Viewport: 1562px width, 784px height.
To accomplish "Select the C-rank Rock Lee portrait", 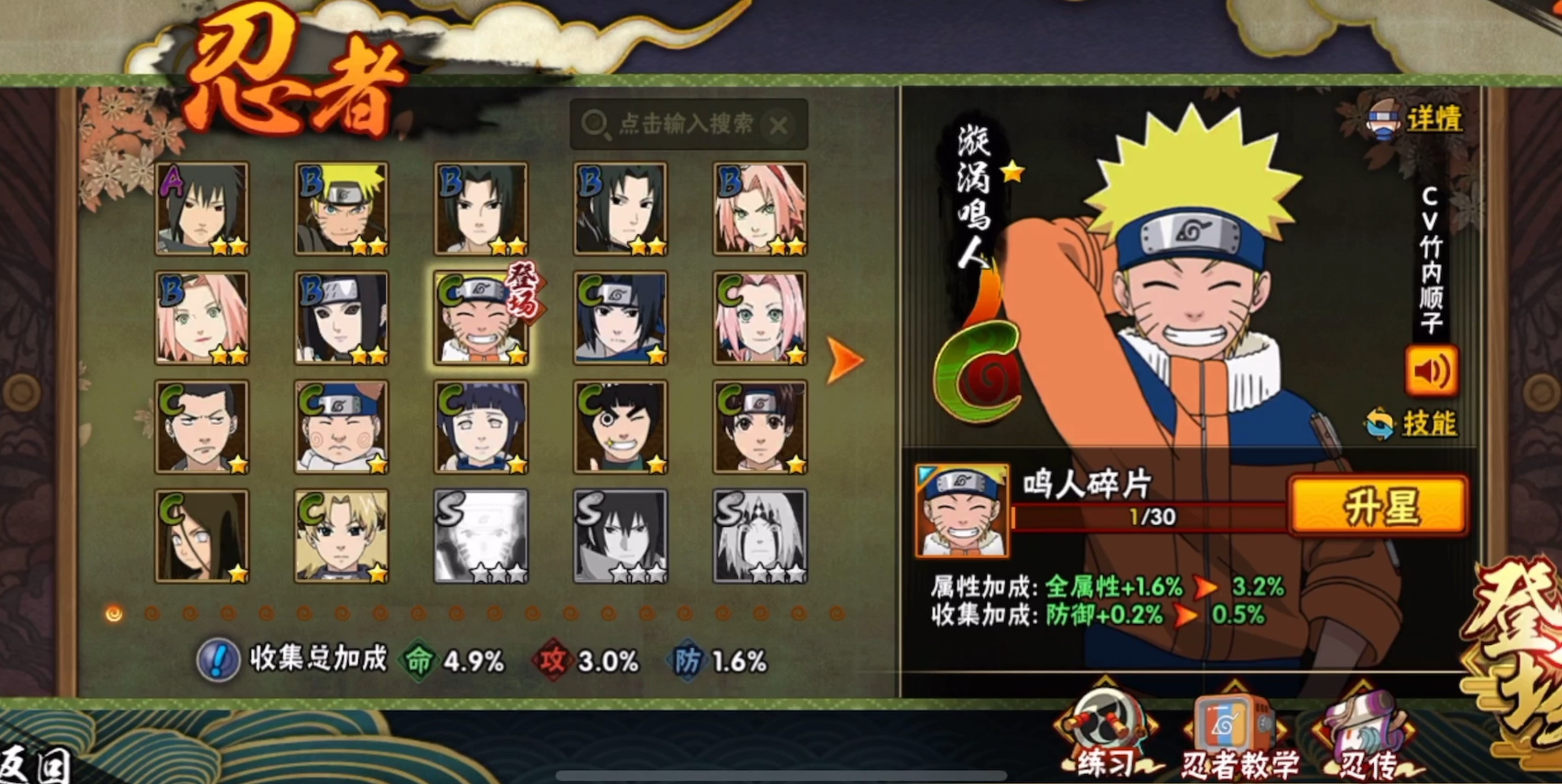I will point(620,427).
